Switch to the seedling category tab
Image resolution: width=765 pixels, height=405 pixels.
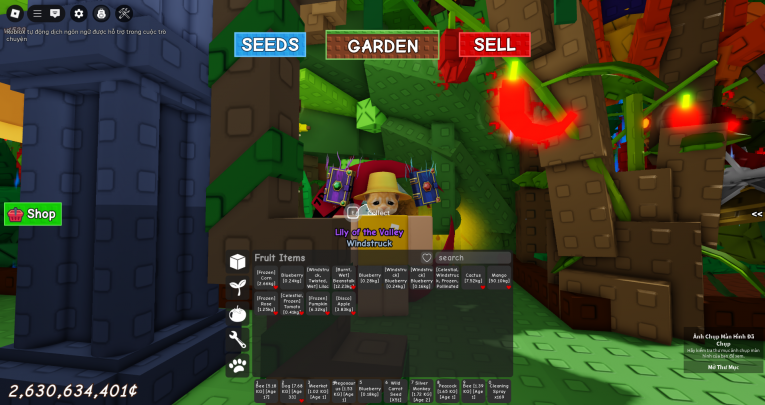click(x=238, y=288)
